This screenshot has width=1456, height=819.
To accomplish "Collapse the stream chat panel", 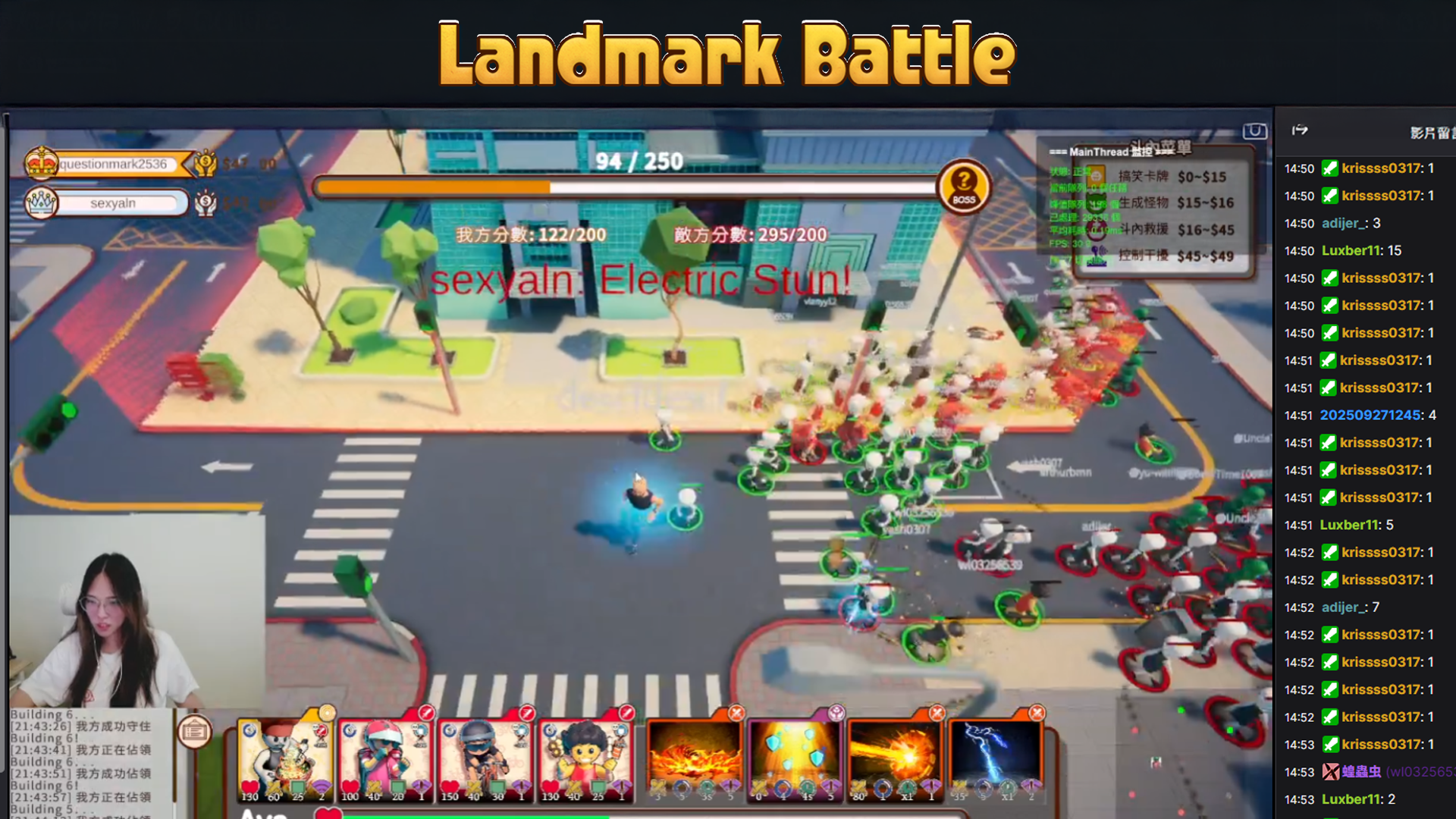I will pos(1300,130).
